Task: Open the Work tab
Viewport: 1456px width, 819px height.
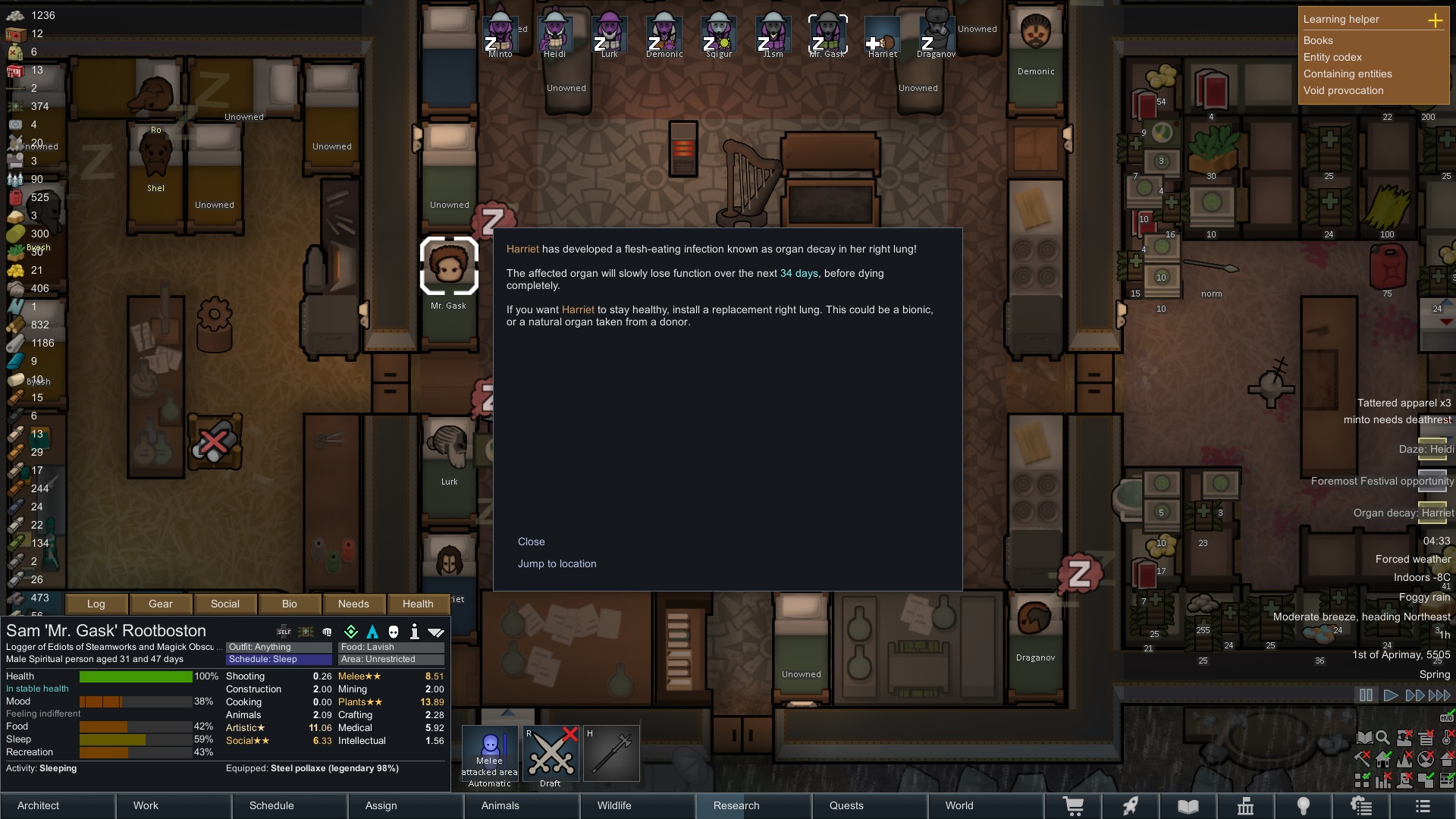Action: (146, 805)
